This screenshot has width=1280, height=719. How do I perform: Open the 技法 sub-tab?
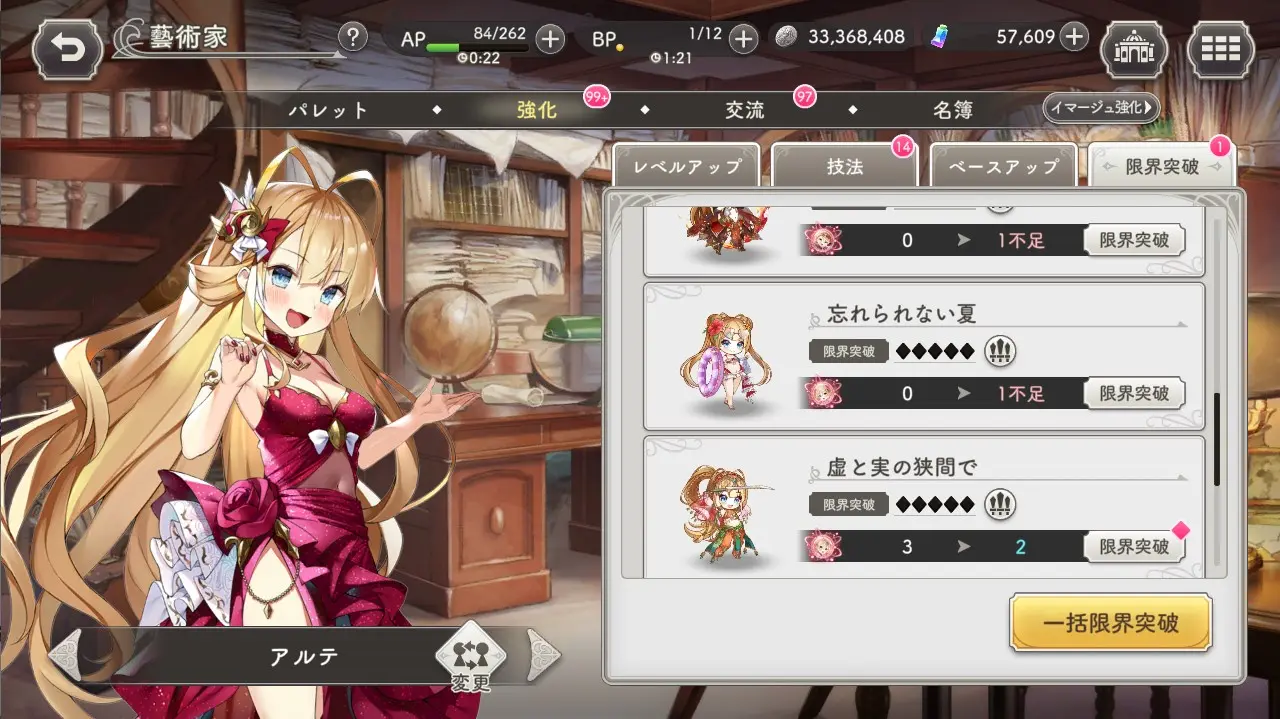click(x=845, y=167)
